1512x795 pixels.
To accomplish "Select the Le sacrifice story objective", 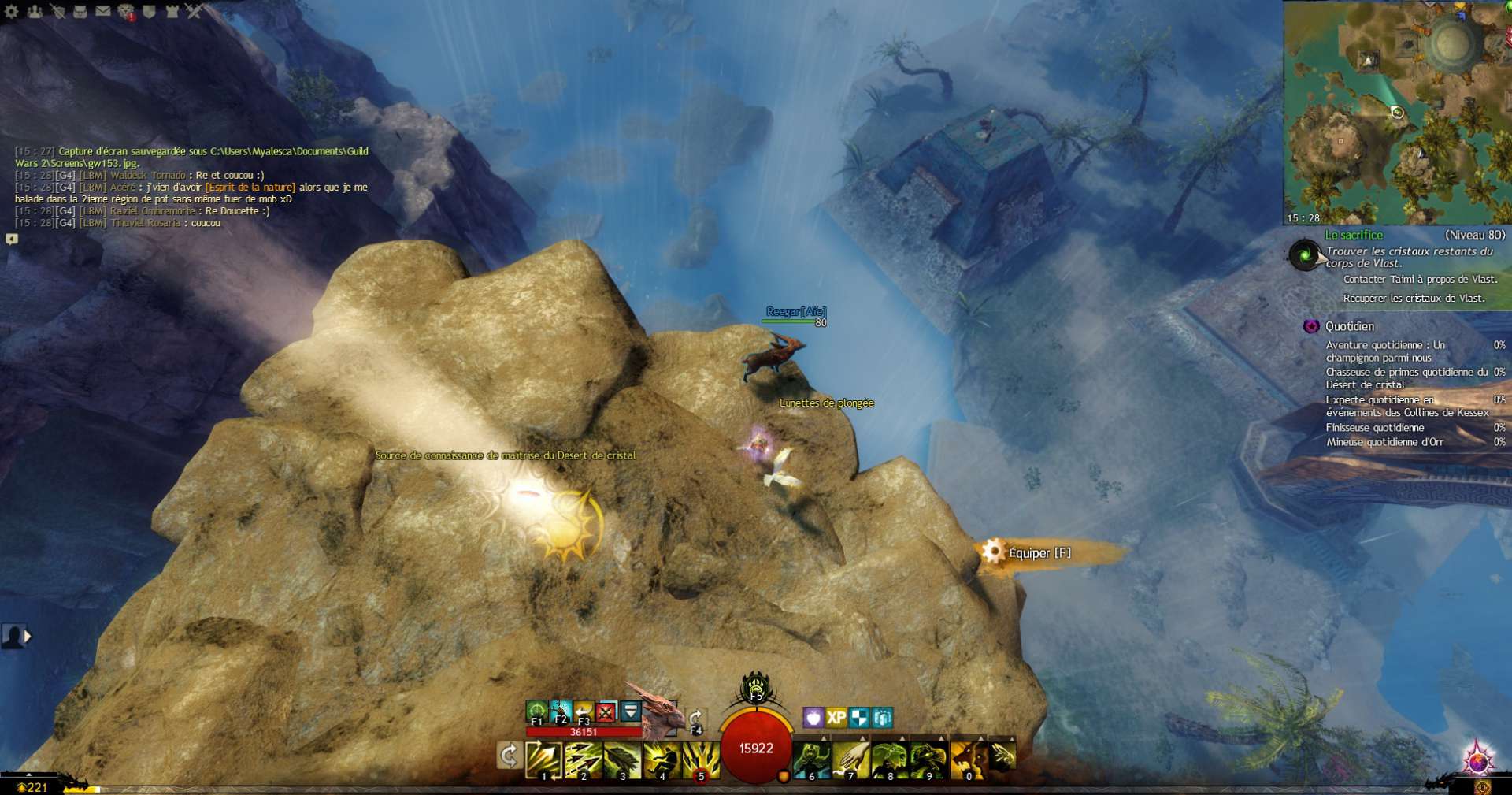I will coord(1354,235).
